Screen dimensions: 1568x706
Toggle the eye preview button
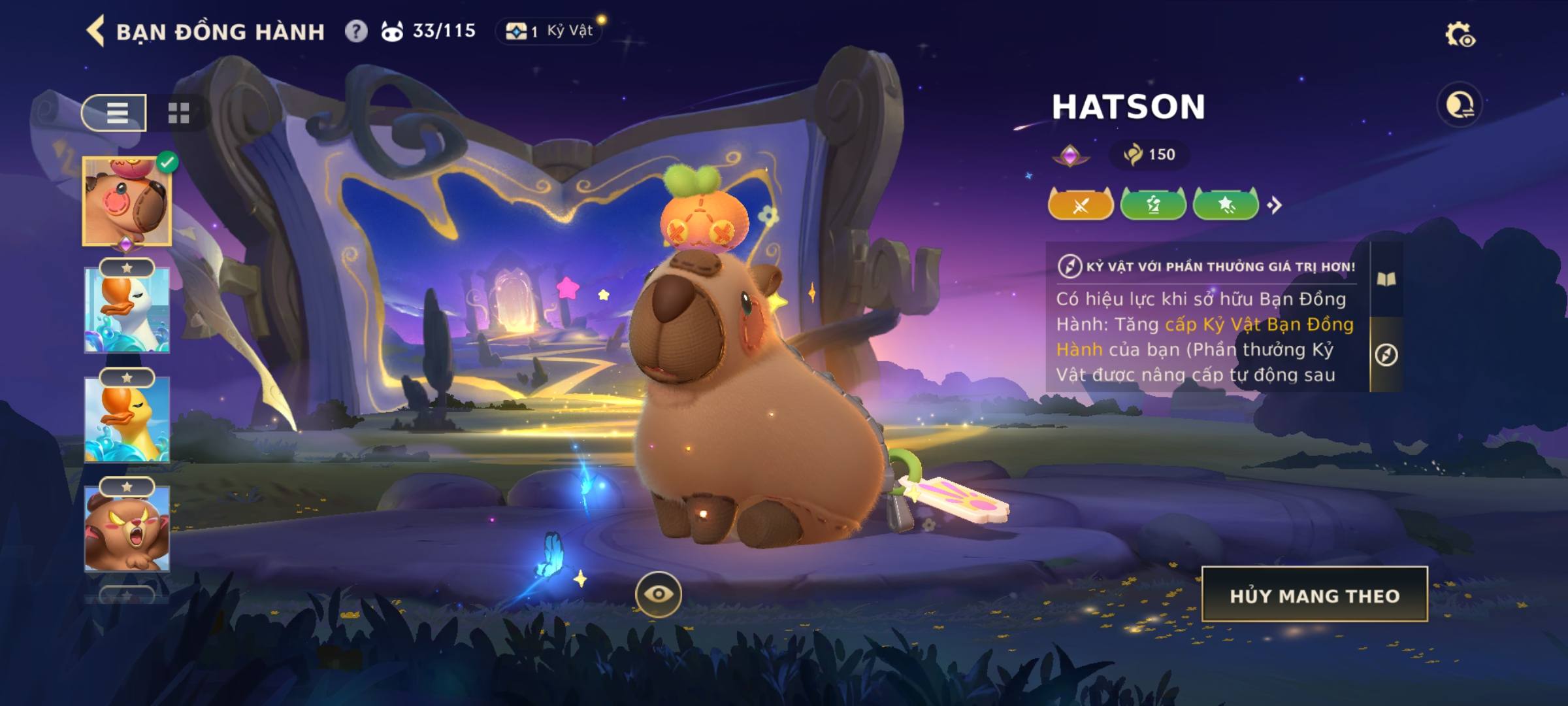coord(658,594)
